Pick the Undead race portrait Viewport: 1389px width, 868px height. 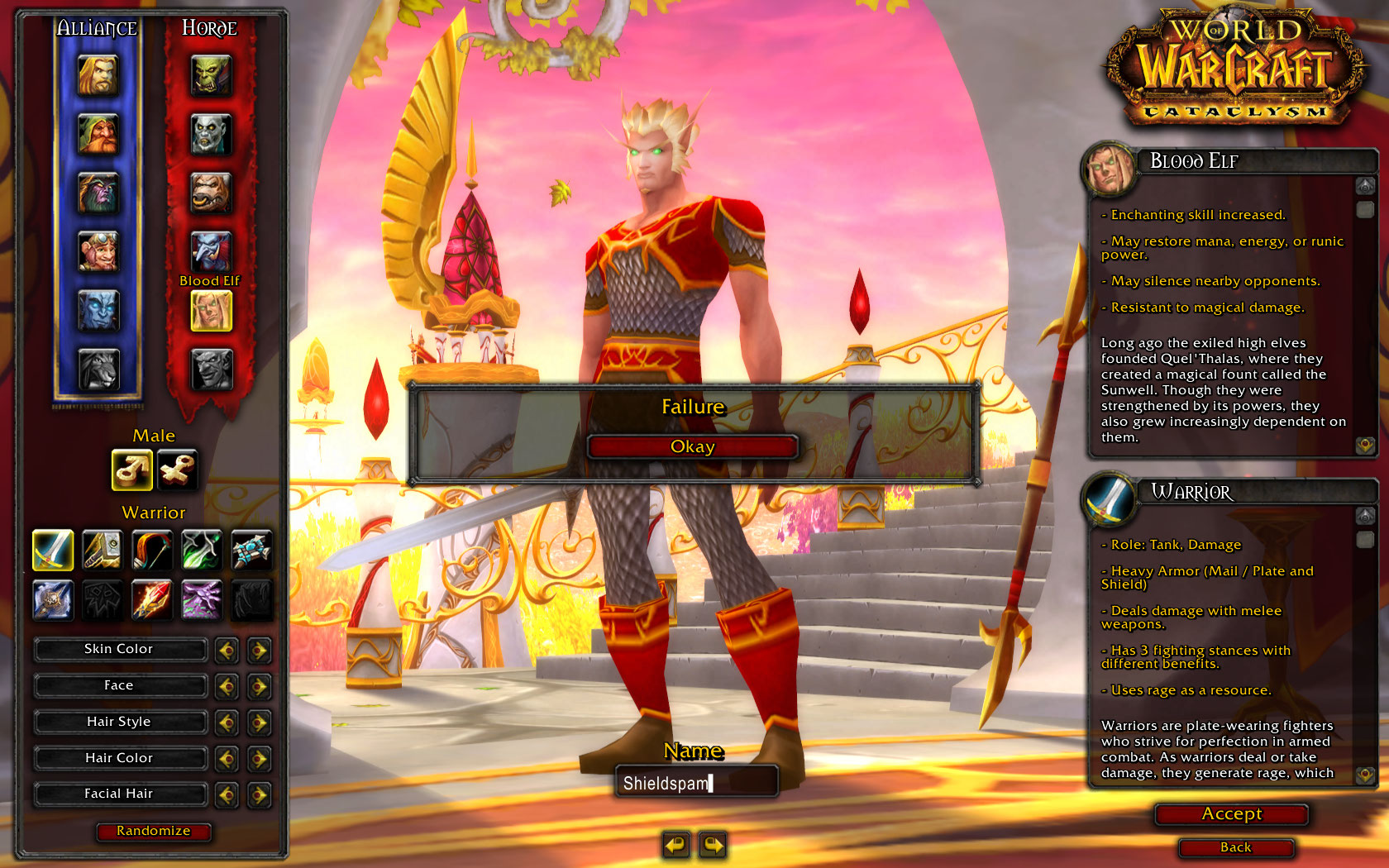click(211, 134)
